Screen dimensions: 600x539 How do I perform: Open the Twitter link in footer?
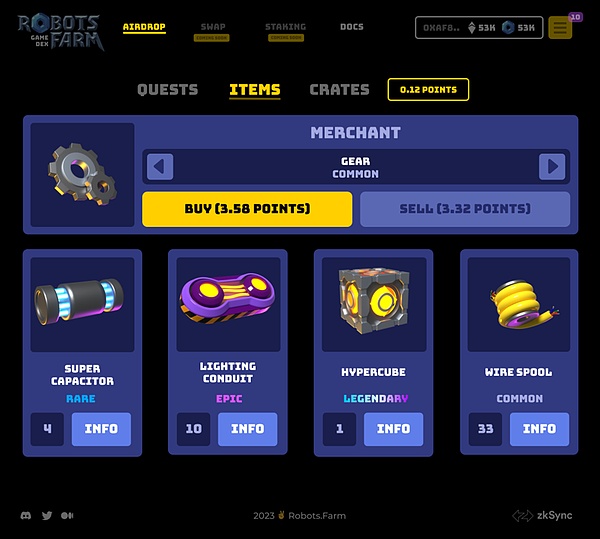tap(47, 515)
